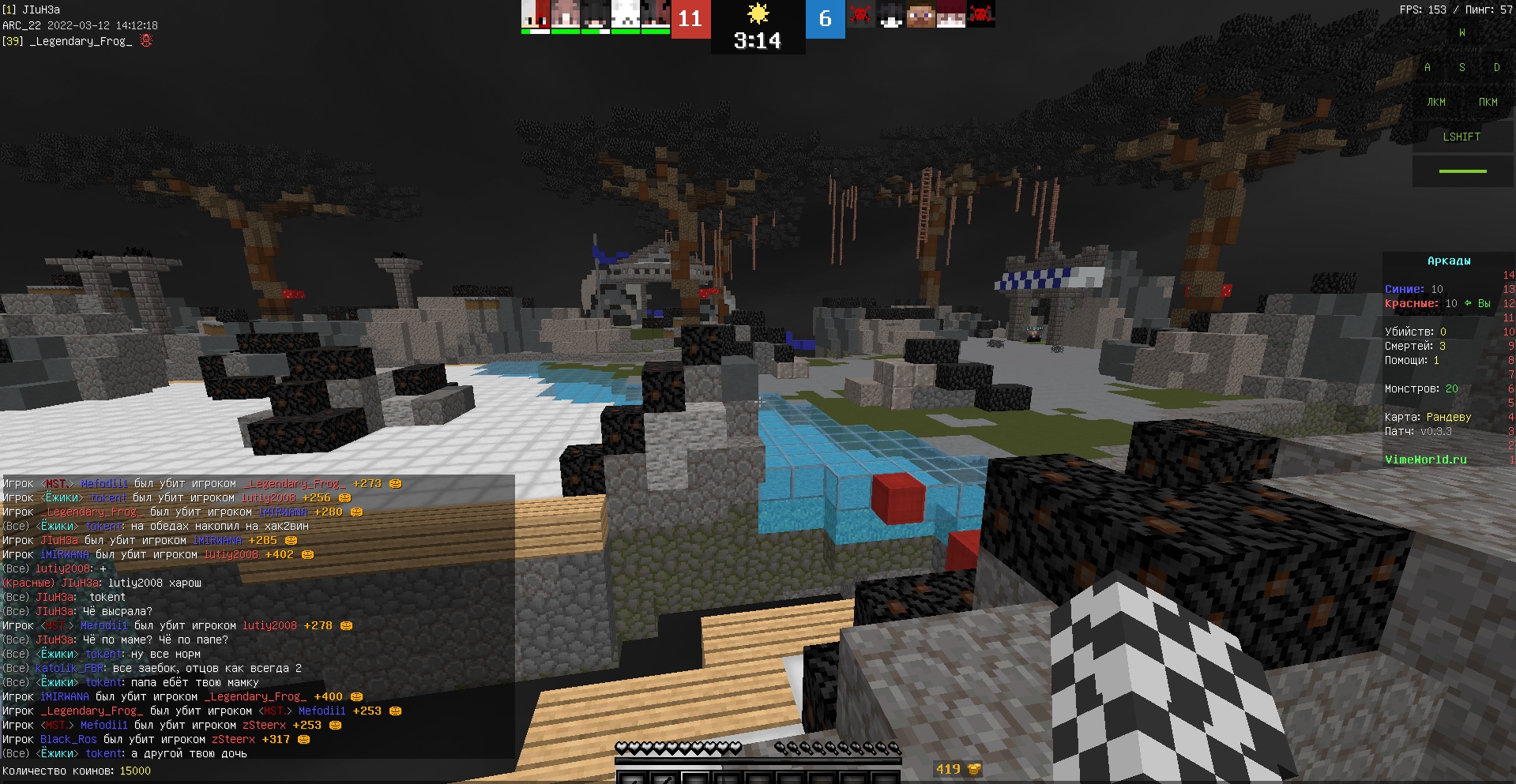Select the Аркады scoreboard title
The width and height of the screenshot is (1516, 784).
click(x=1450, y=261)
